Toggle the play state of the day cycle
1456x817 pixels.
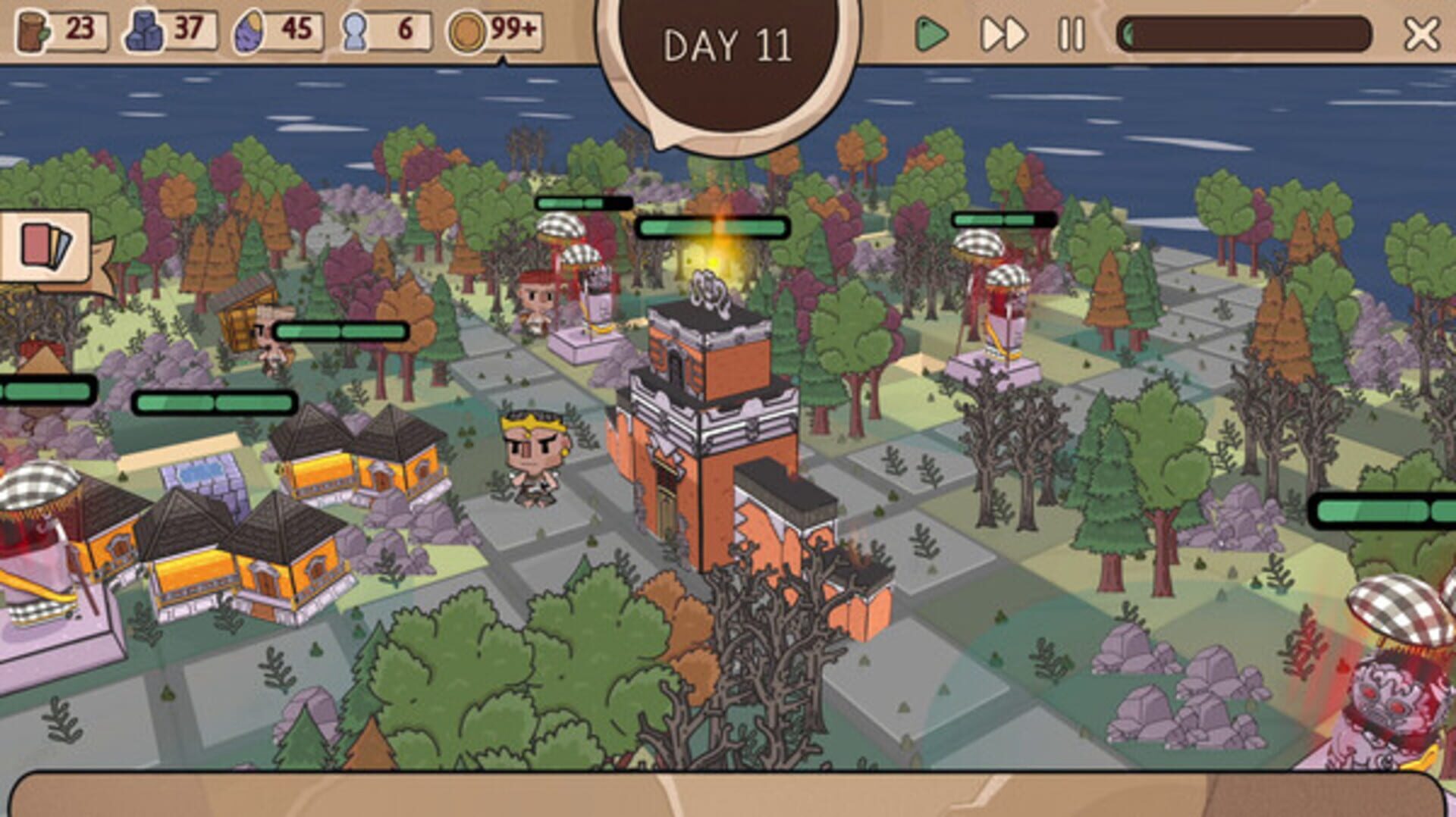click(x=934, y=32)
